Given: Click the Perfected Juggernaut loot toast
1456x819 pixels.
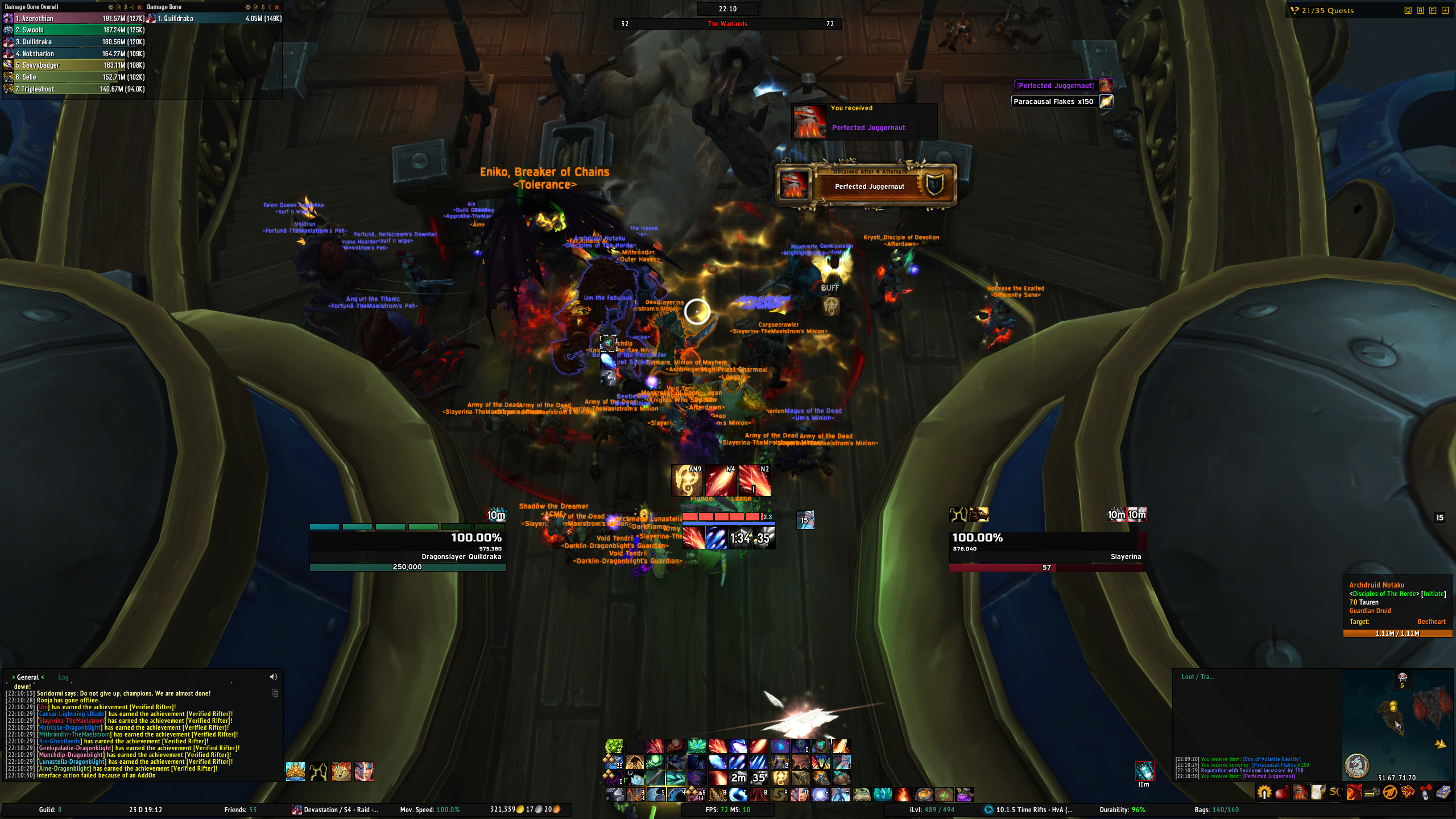Looking at the screenshot, I should point(864,121).
